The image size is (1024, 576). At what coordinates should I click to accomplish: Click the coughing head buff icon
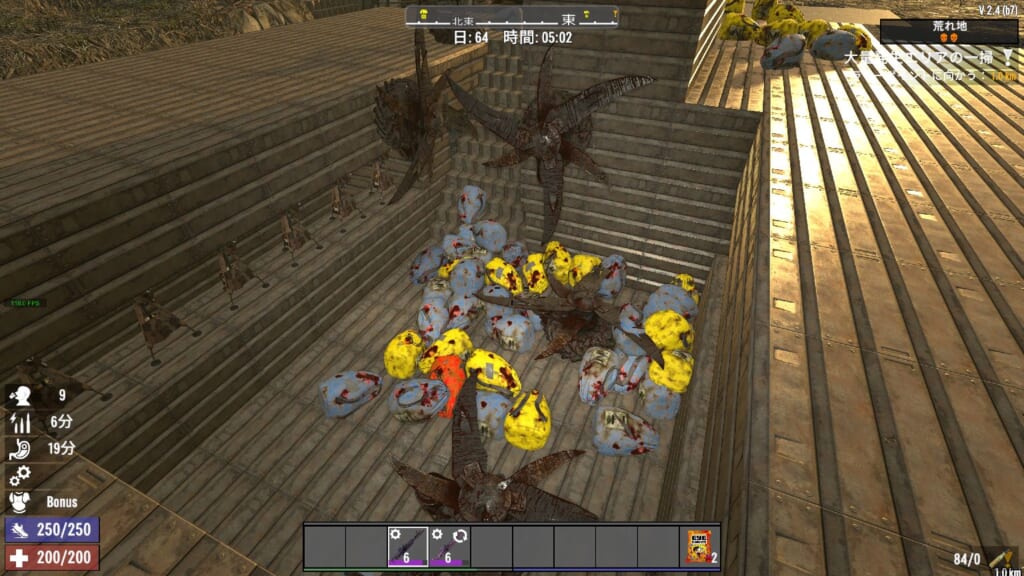click(21, 396)
